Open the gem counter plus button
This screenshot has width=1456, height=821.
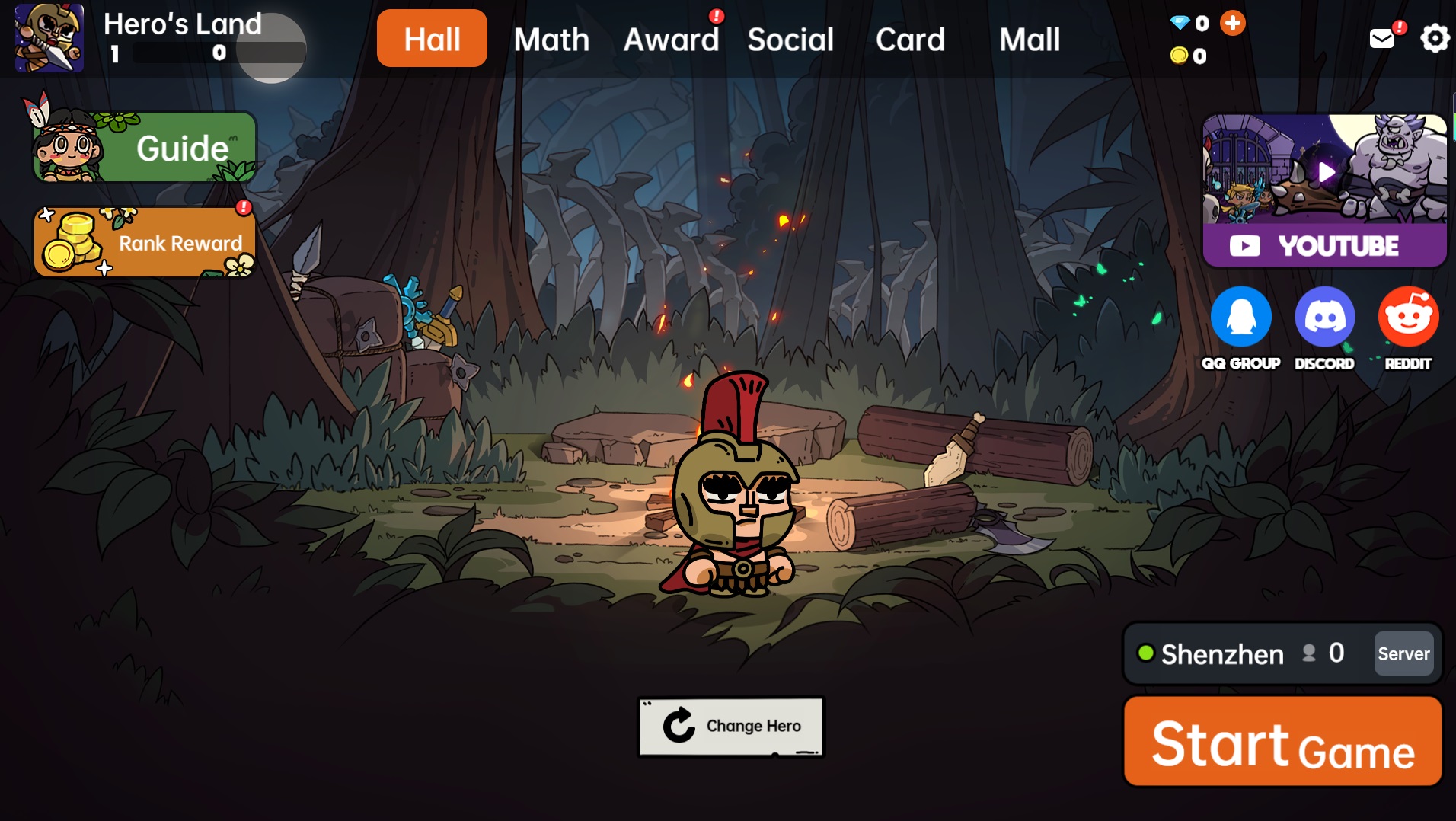click(x=1232, y=23)
